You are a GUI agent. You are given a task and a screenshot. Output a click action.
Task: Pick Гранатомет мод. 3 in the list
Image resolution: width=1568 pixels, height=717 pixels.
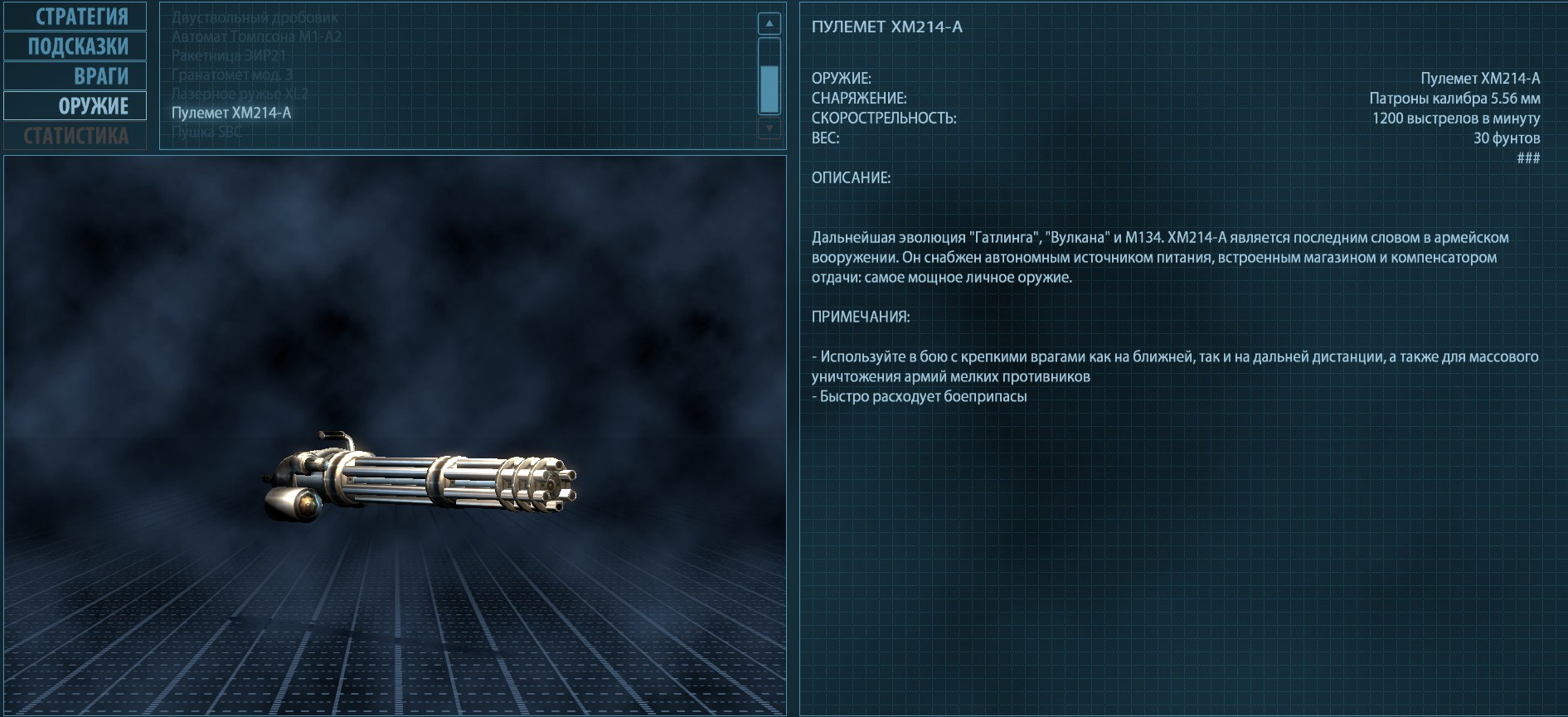(x=232, y=75)
